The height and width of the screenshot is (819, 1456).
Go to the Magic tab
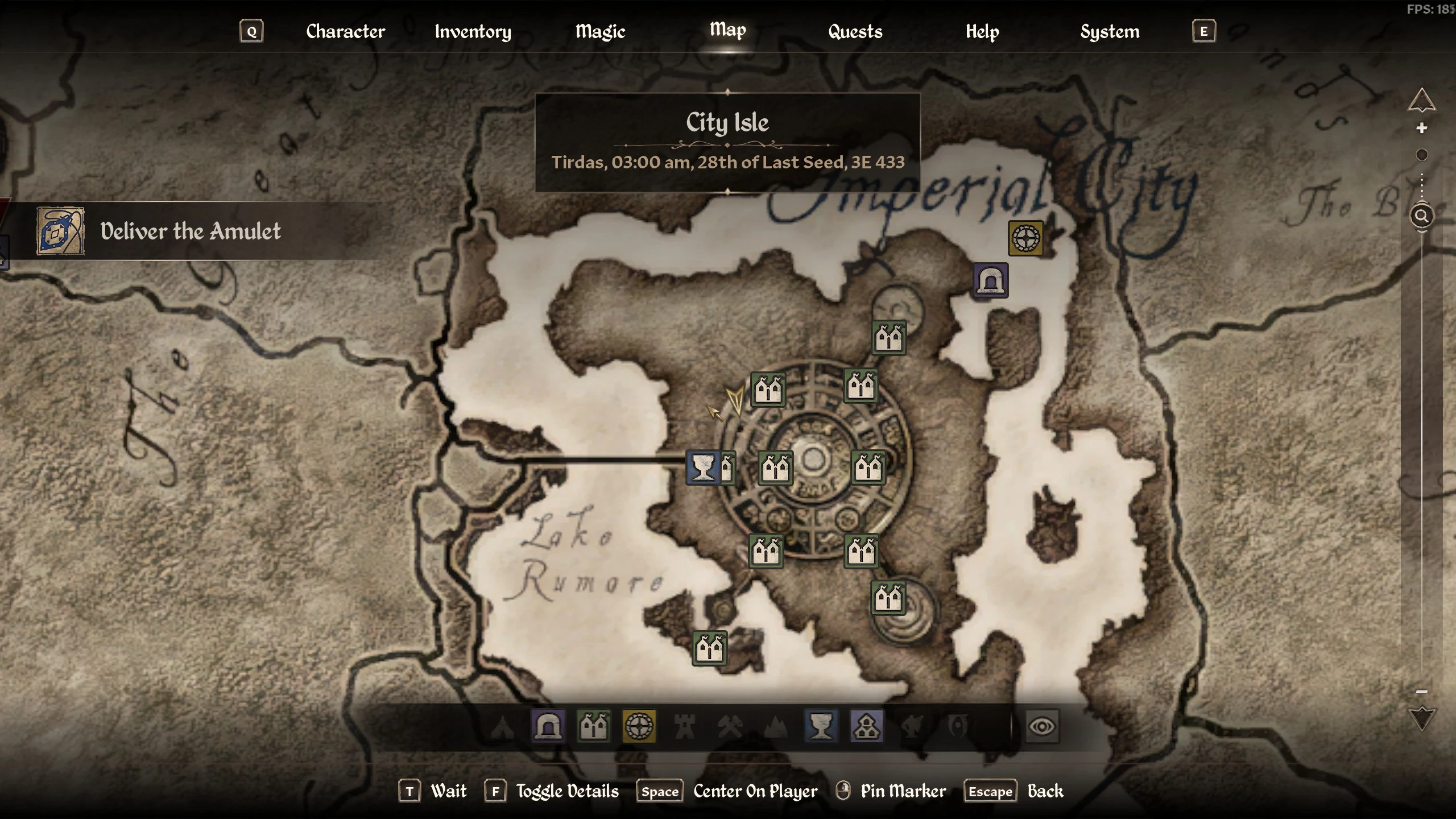coord(600,31)
